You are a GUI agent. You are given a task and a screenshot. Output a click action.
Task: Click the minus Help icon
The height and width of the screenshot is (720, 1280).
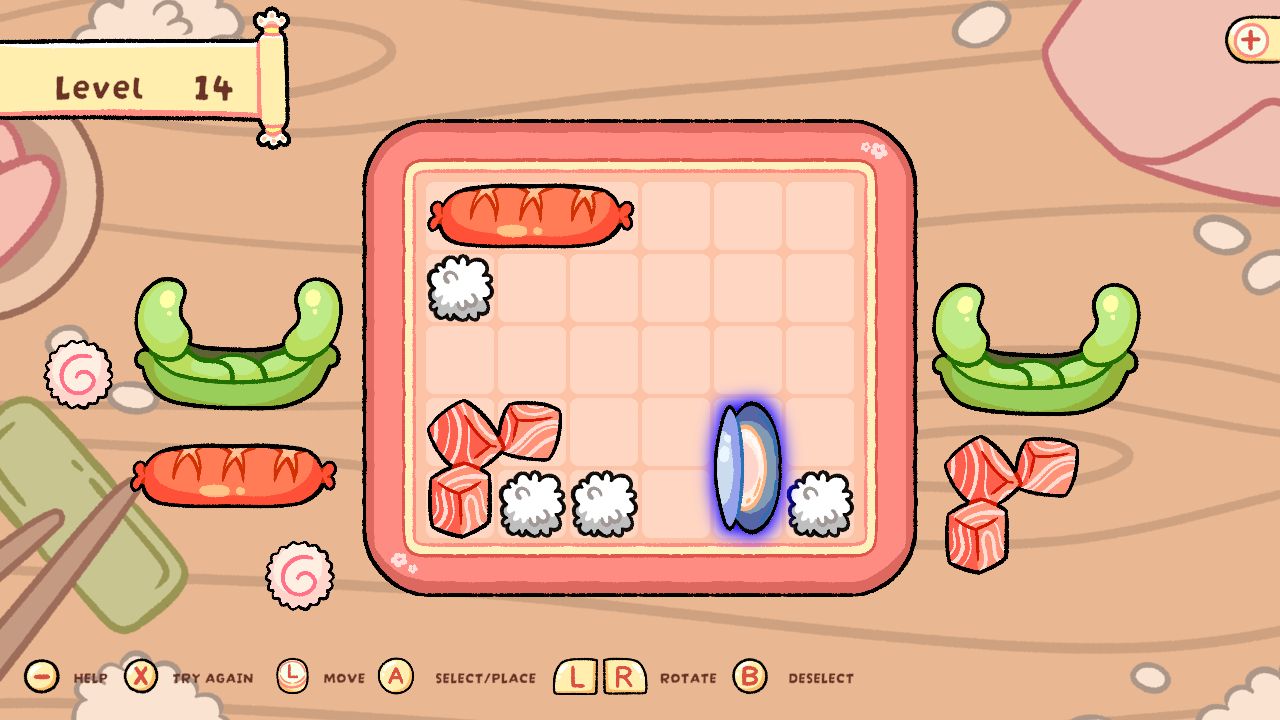coord(40,677)
